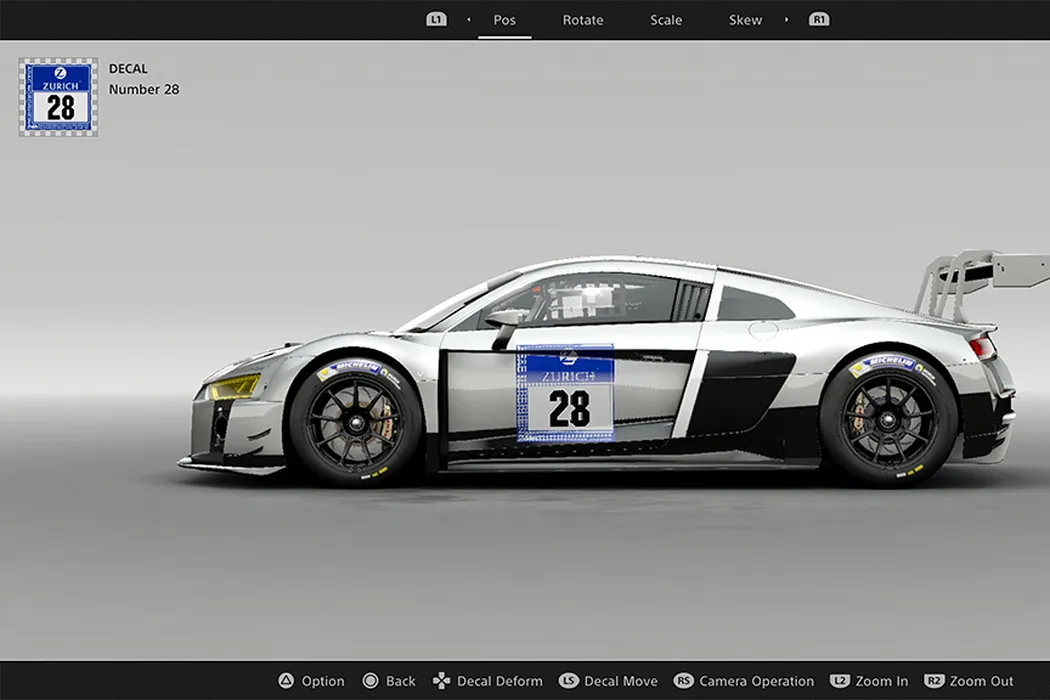Select the Scale tab
Image resolution: width=1050 pixels, height=700 pixels.
point(666,20)
